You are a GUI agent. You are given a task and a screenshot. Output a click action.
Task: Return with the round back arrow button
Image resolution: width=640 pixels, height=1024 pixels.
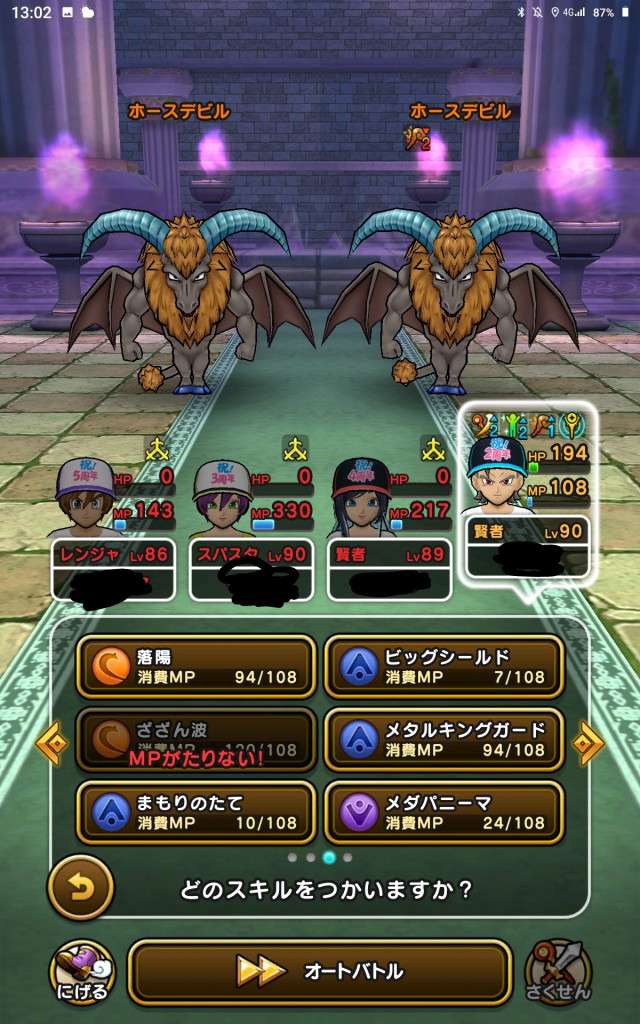click(80, 888)
